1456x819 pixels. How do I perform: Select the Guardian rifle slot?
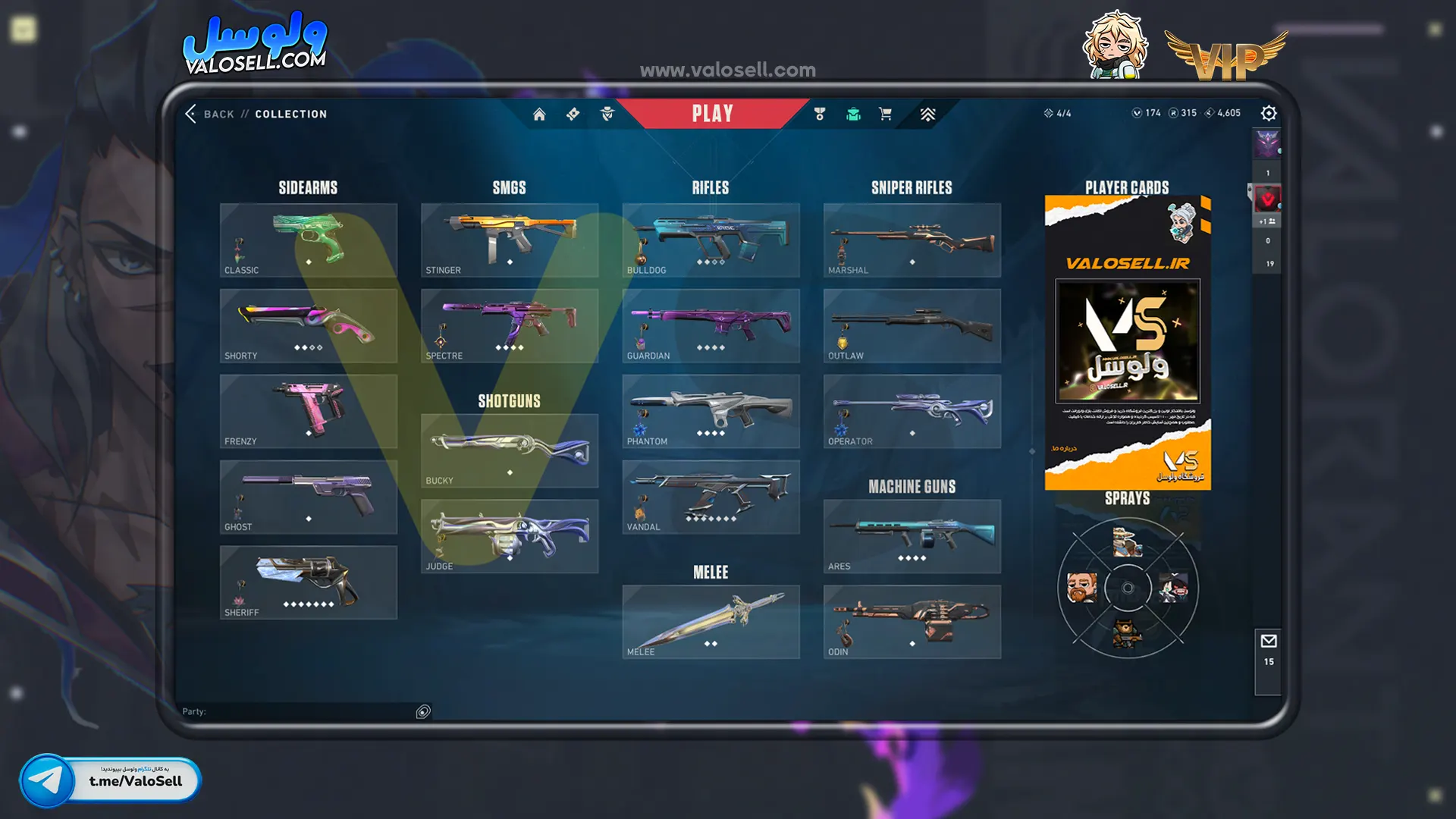coord(711,325)
